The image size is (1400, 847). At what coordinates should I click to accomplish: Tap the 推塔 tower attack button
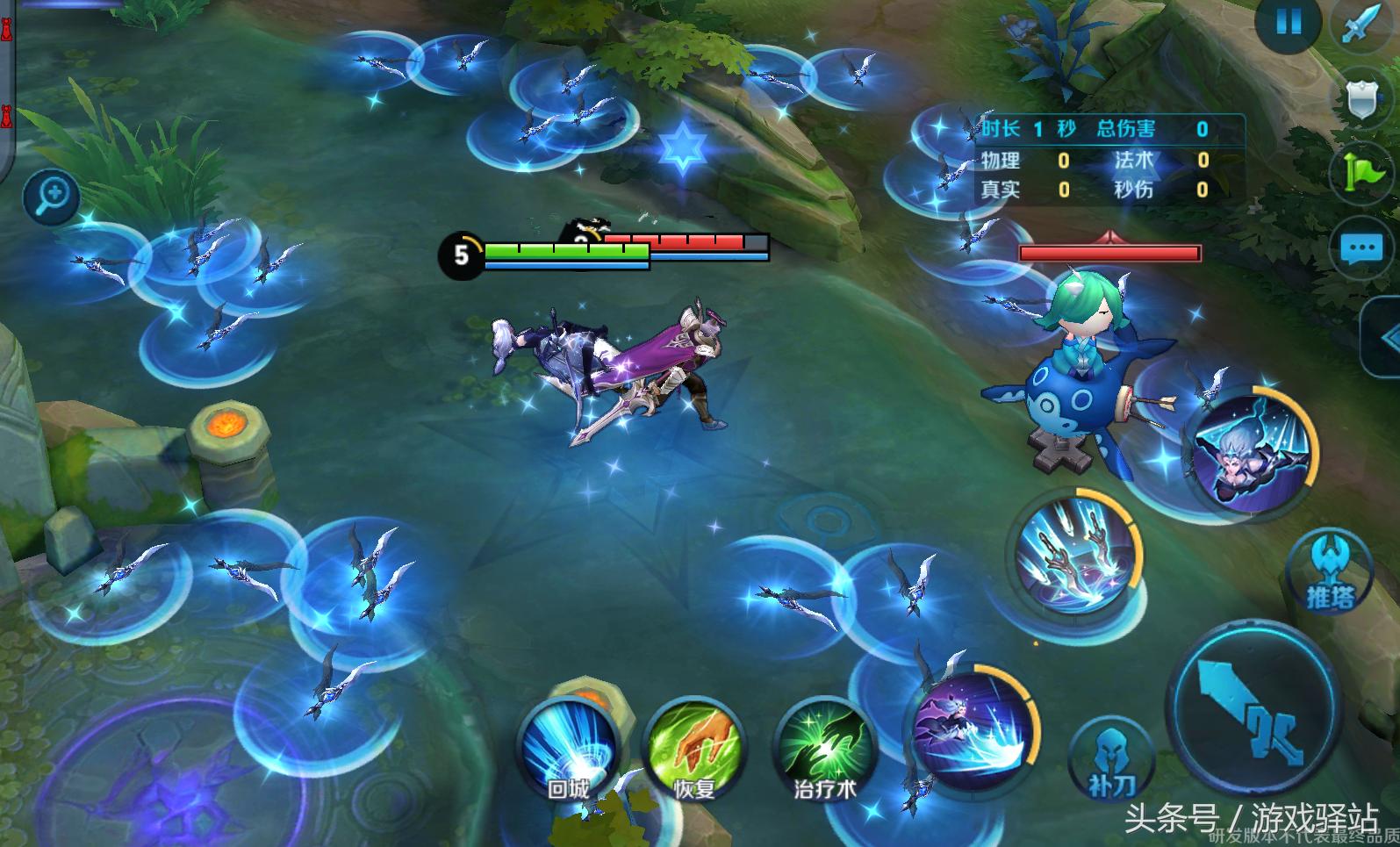1330,573
